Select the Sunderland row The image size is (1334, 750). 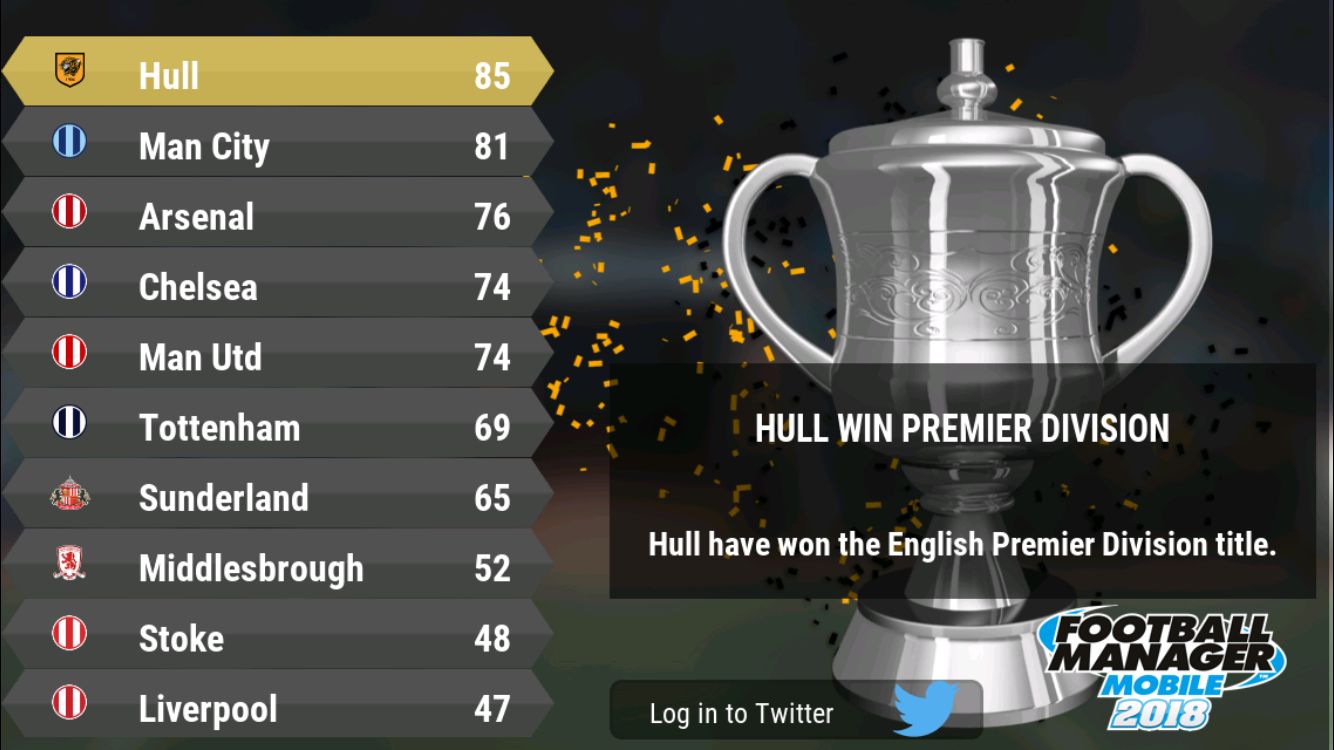[278, 497]
